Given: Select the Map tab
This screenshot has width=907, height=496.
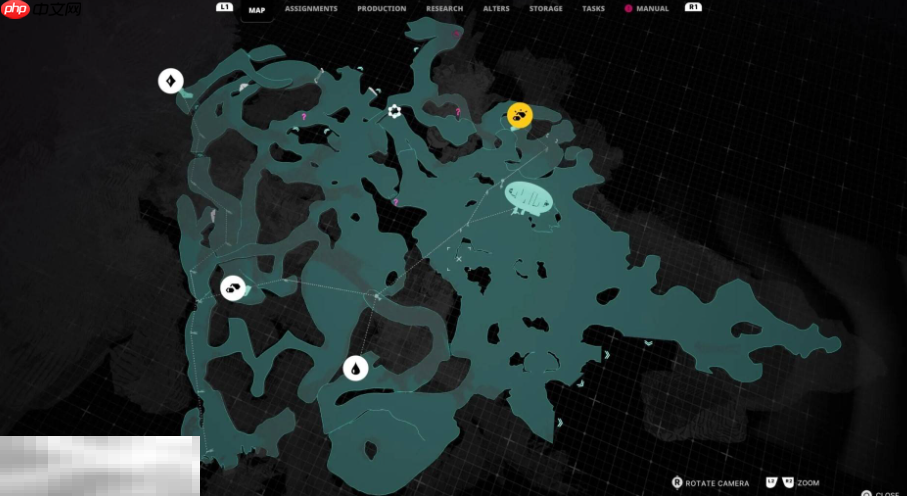Looking at the screenshot, I should [x=257, y=9].
